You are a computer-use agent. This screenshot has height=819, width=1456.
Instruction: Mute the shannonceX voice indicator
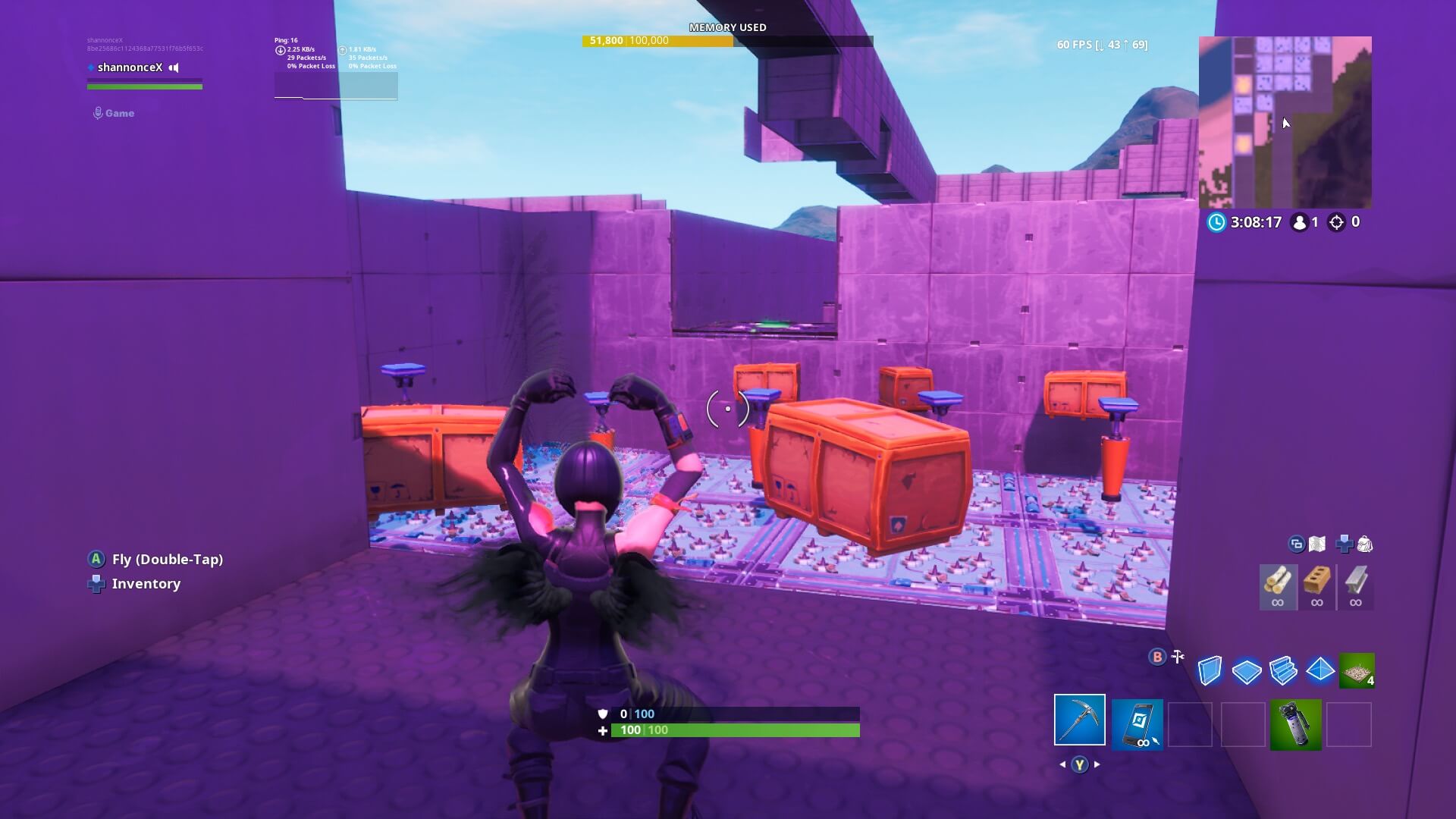tap(173, 67)
